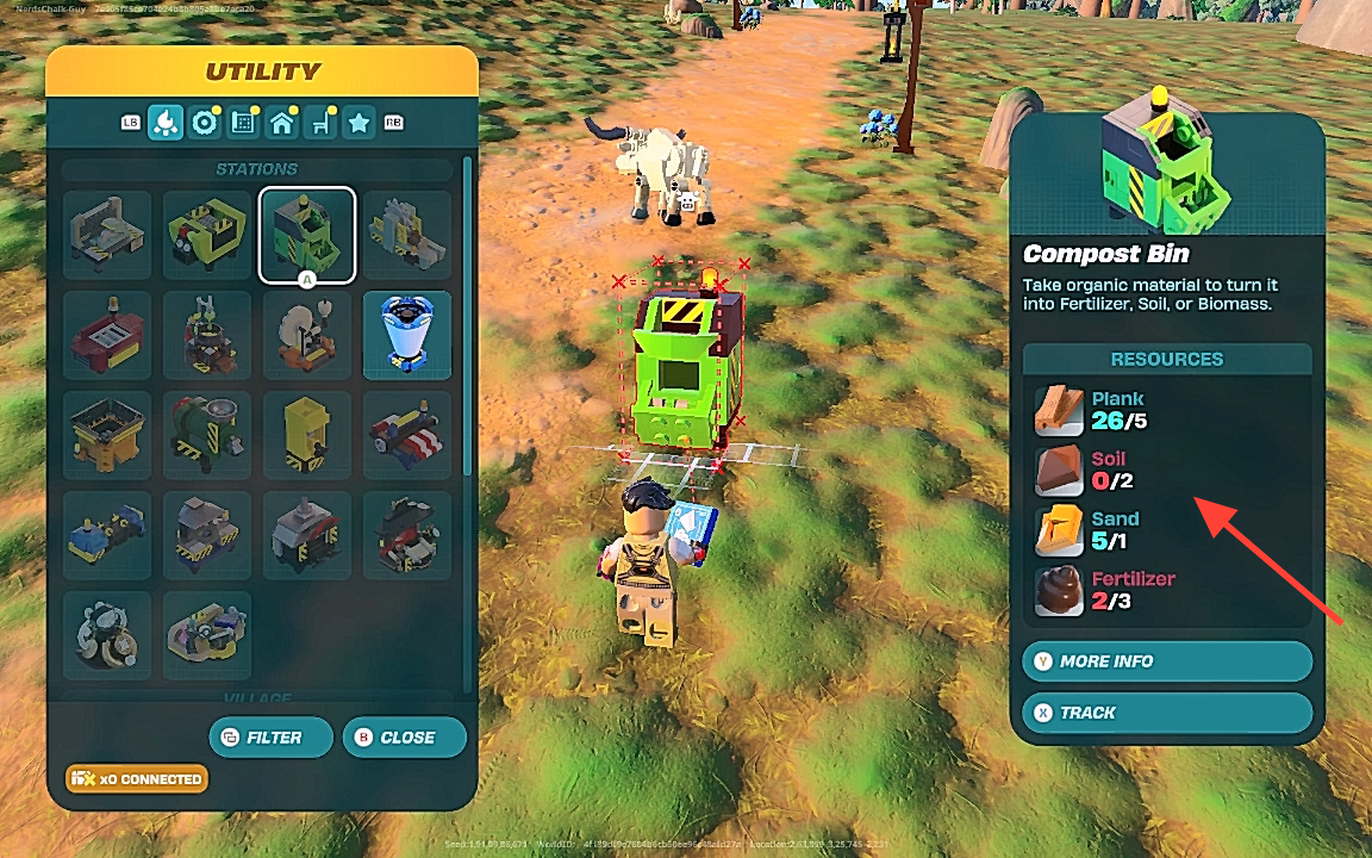Viewport: 1372px width, 858px height.
Task: Go to the chair furniture tab
Action: (x=320, y=122)
